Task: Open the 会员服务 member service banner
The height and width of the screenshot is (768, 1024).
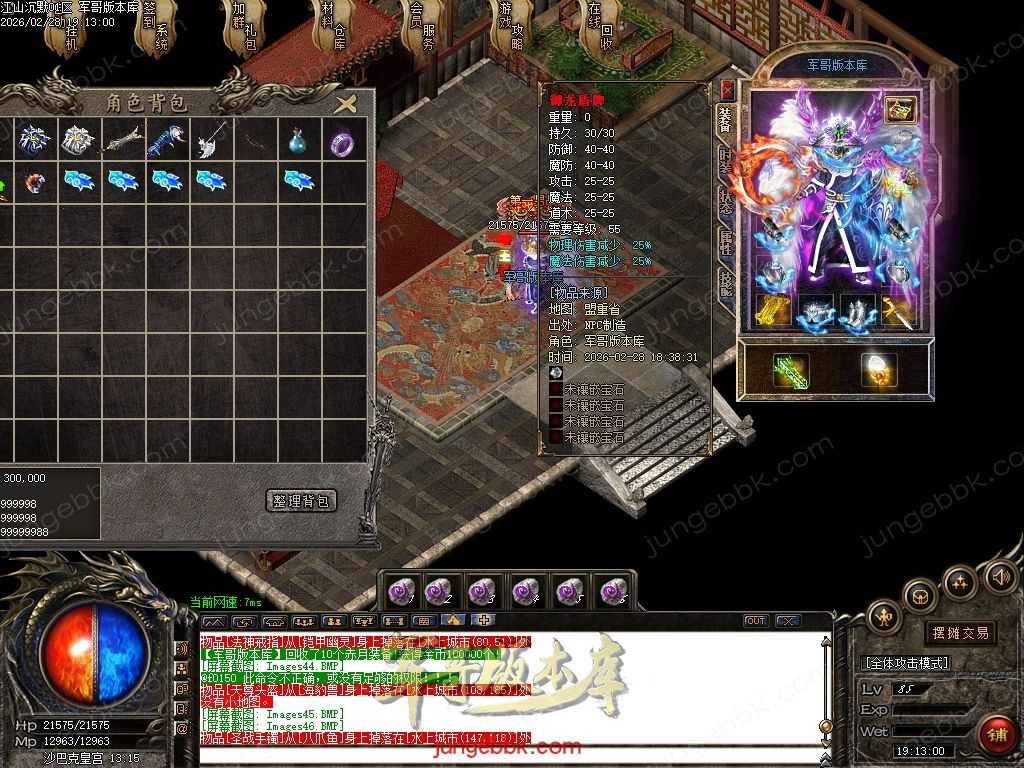Action: [421, 27]
